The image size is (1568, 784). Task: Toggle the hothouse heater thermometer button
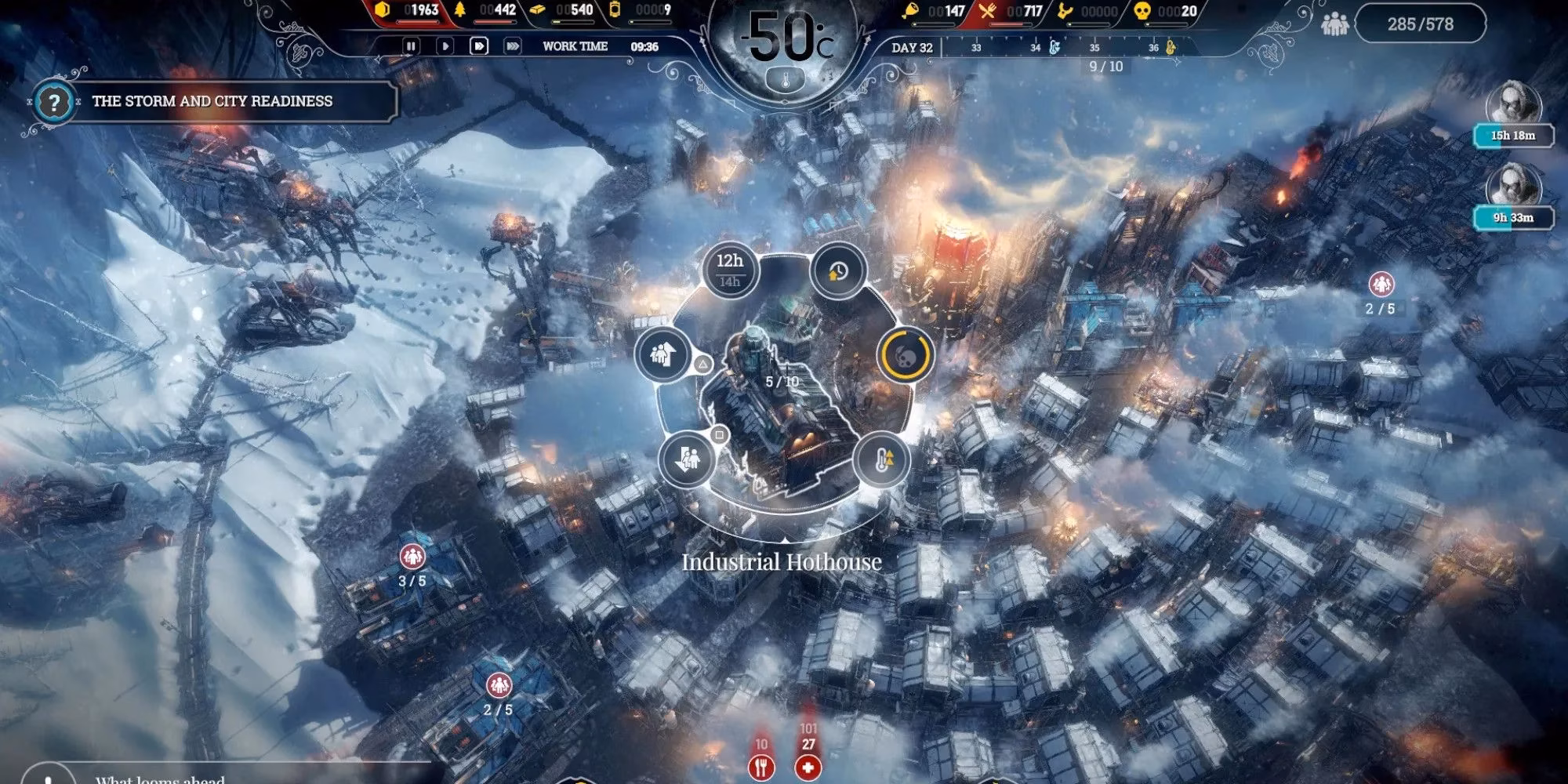tap(881, 460)
